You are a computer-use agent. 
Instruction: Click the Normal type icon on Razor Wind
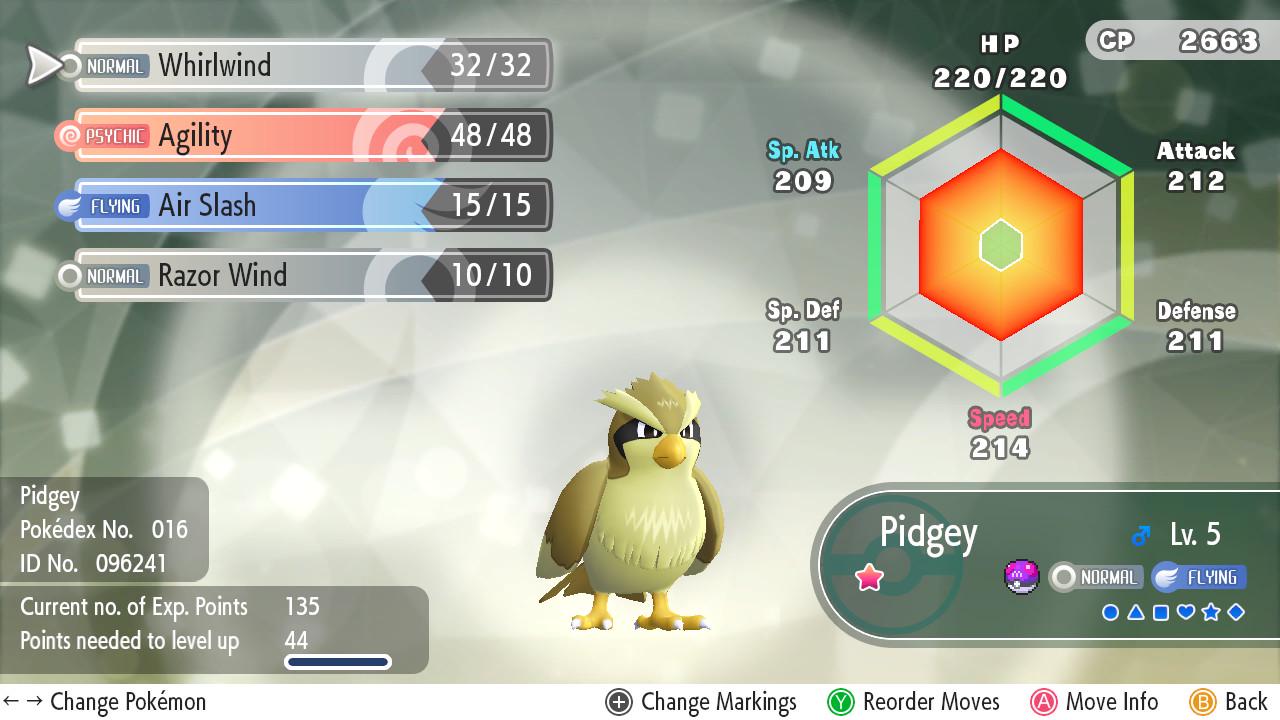tap(113, 276)
